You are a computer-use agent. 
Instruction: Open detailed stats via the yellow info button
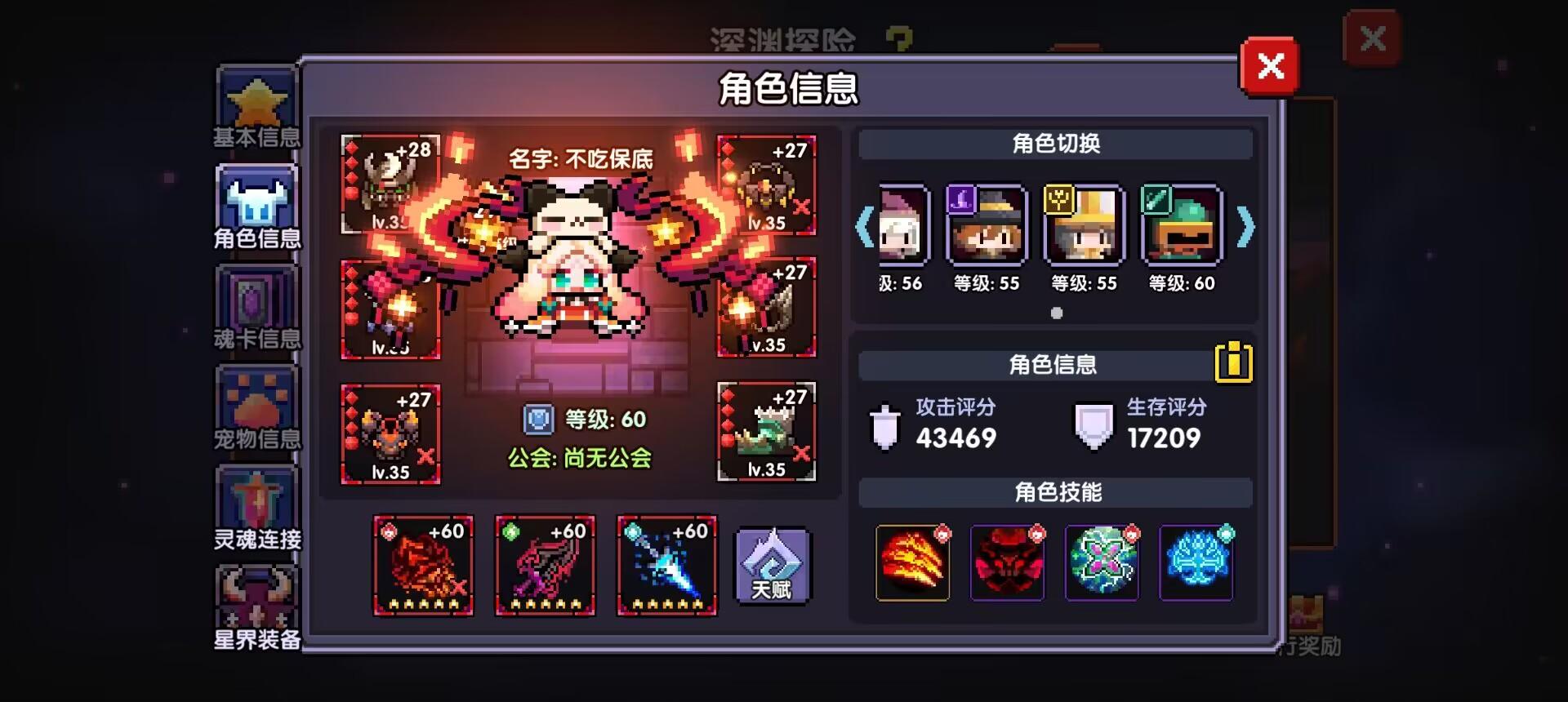point(1235,362)
